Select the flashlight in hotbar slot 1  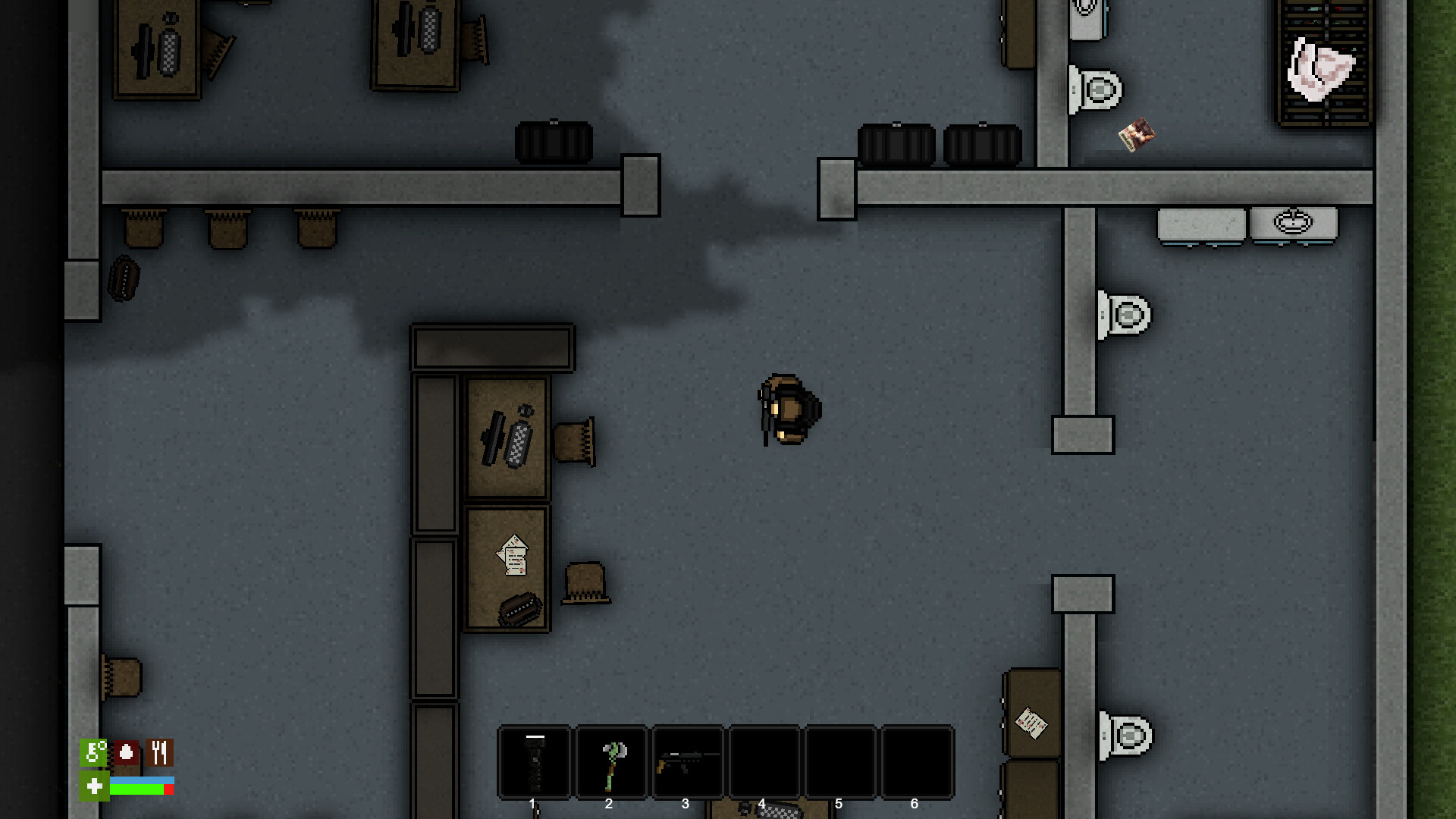tap(534, 761)
